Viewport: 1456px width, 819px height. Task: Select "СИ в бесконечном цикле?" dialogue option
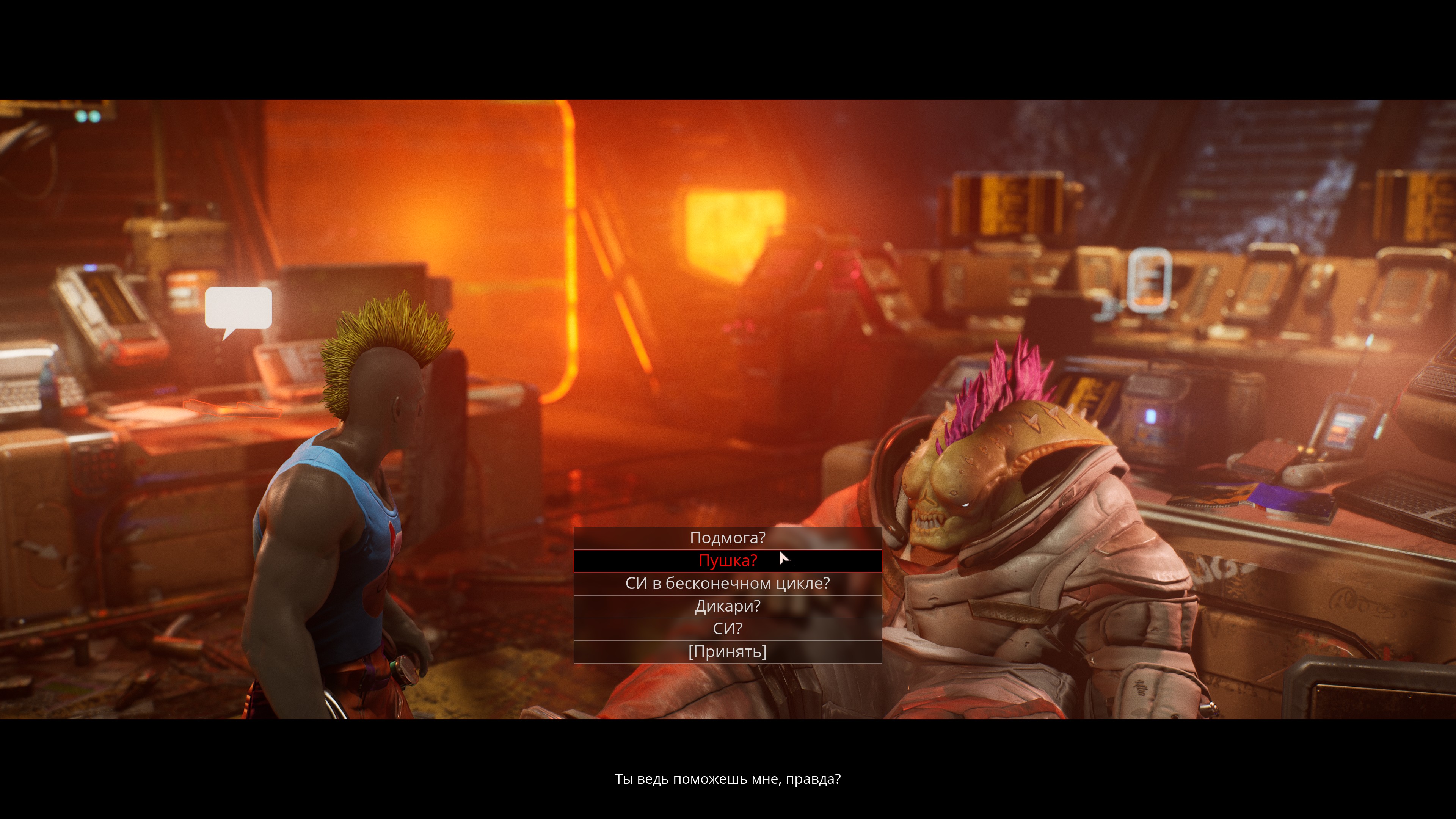pos(728,583)
